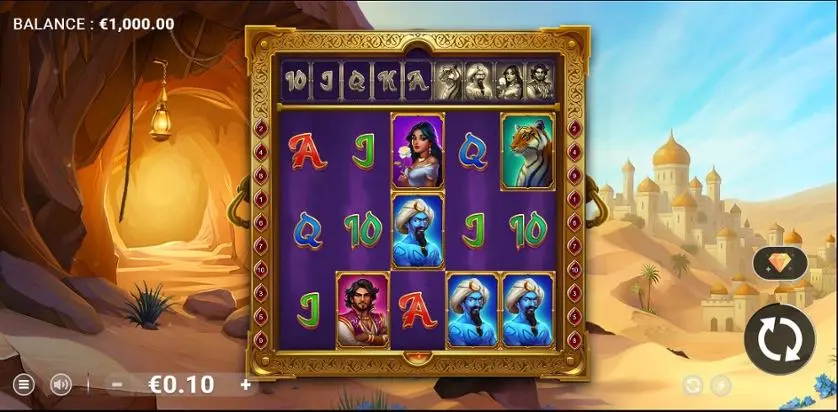This screenshot has width=838, height=412.
Task: Increase the bet with the plus button
Action: point(246,384)
